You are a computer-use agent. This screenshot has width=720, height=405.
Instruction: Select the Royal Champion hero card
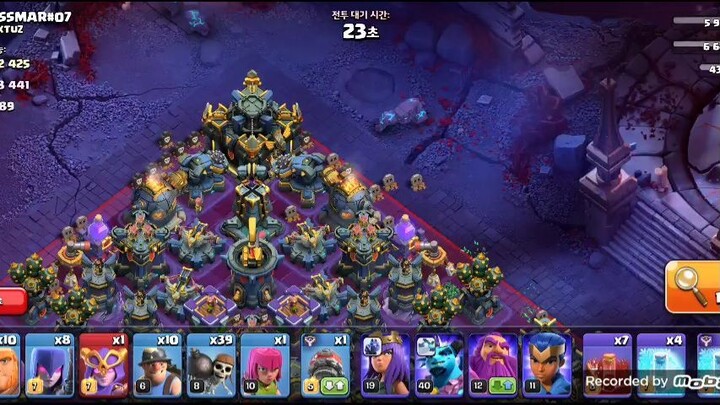(546, 366)
